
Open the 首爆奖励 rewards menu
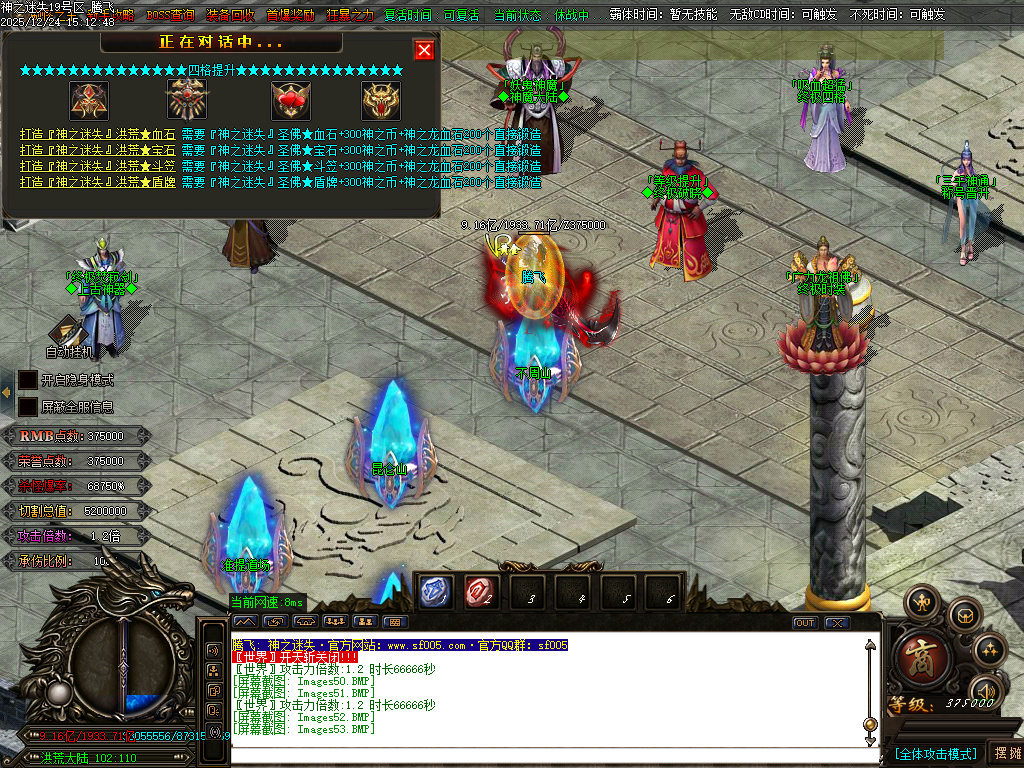coord(290,16)
